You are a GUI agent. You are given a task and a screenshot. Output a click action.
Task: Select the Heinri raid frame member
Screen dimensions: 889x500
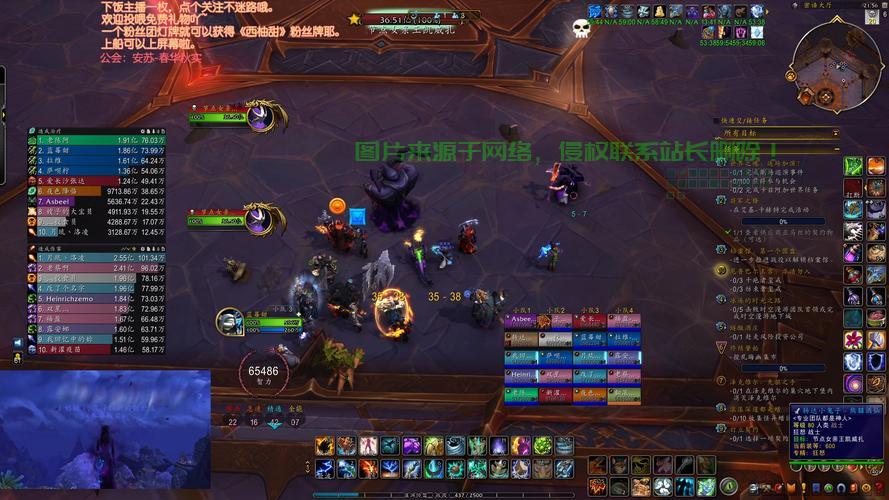(x=522, y=374)
